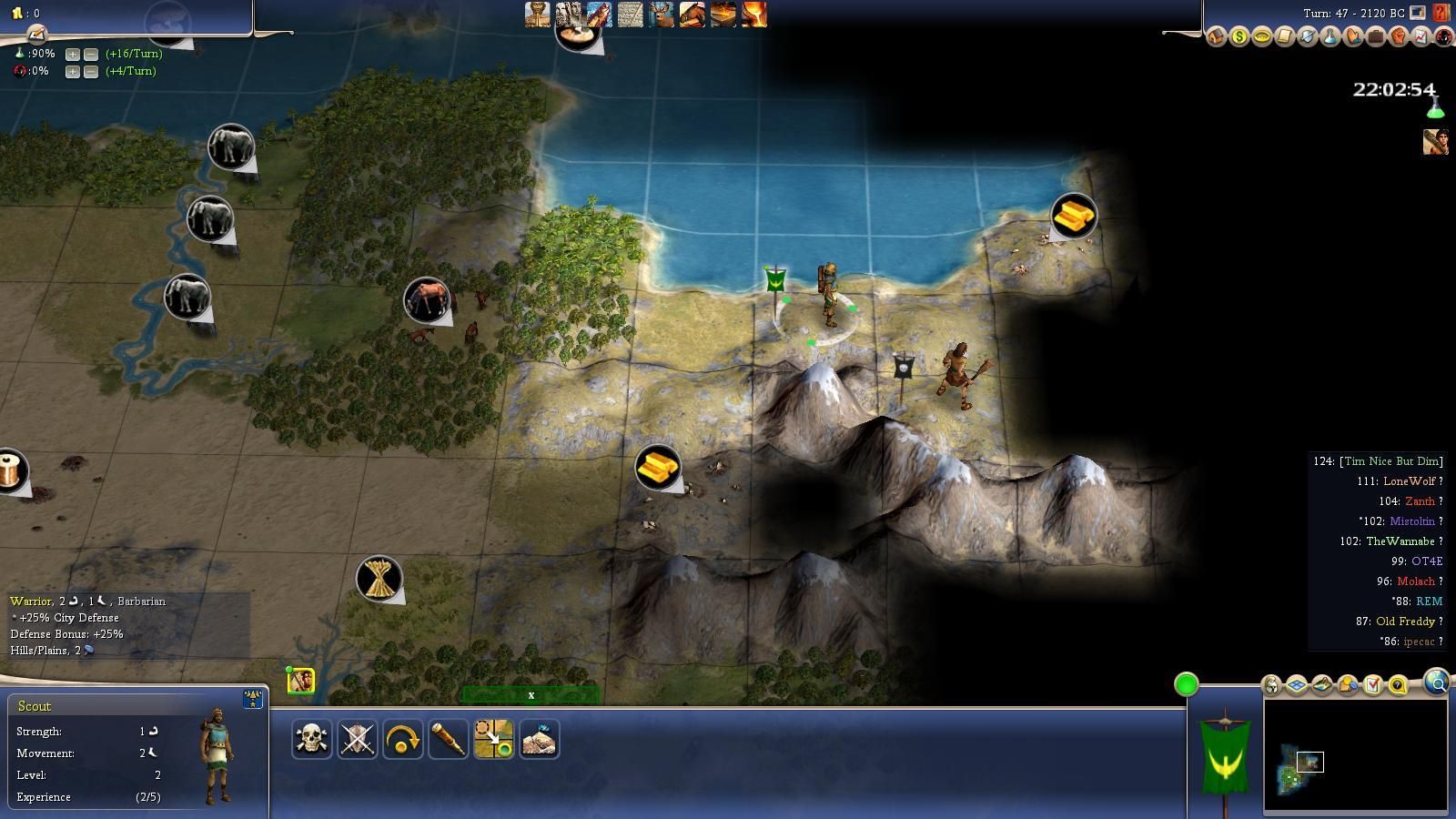Select Zanth in the scoreboard list
The image size is (1456, 819).
[1420, 501]
